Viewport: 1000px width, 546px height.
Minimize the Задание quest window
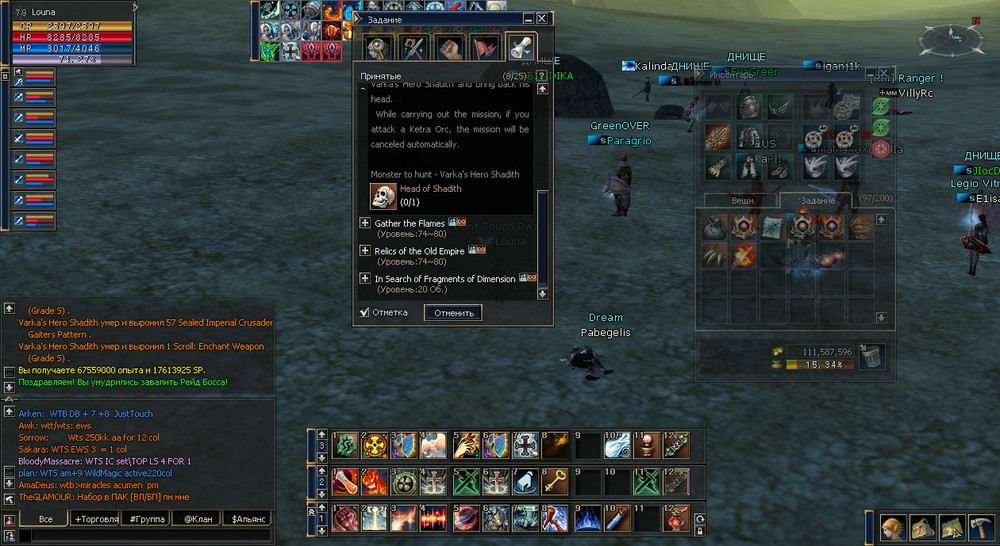[x=528, y=18]
